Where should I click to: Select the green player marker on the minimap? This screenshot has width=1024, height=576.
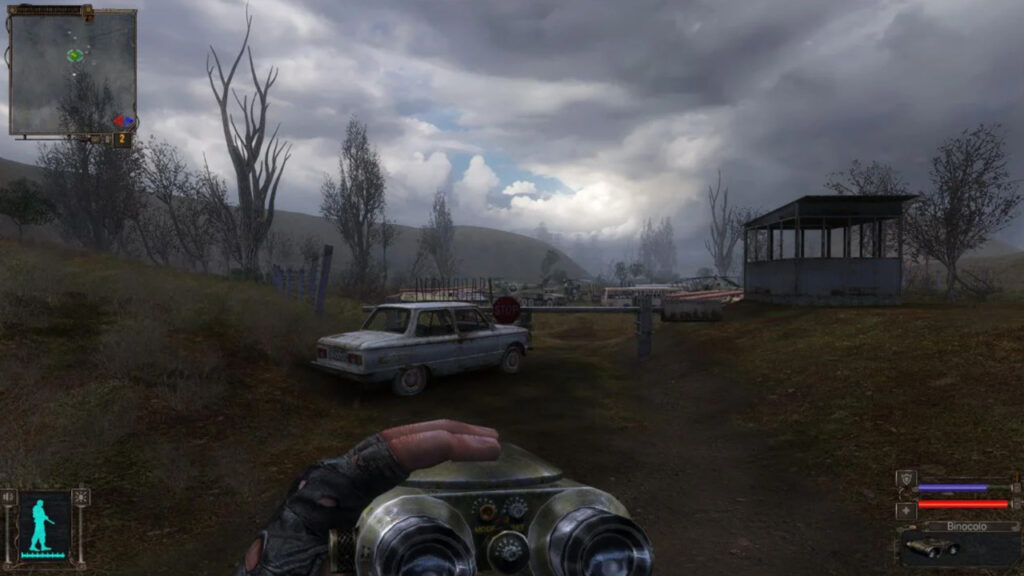75,55
